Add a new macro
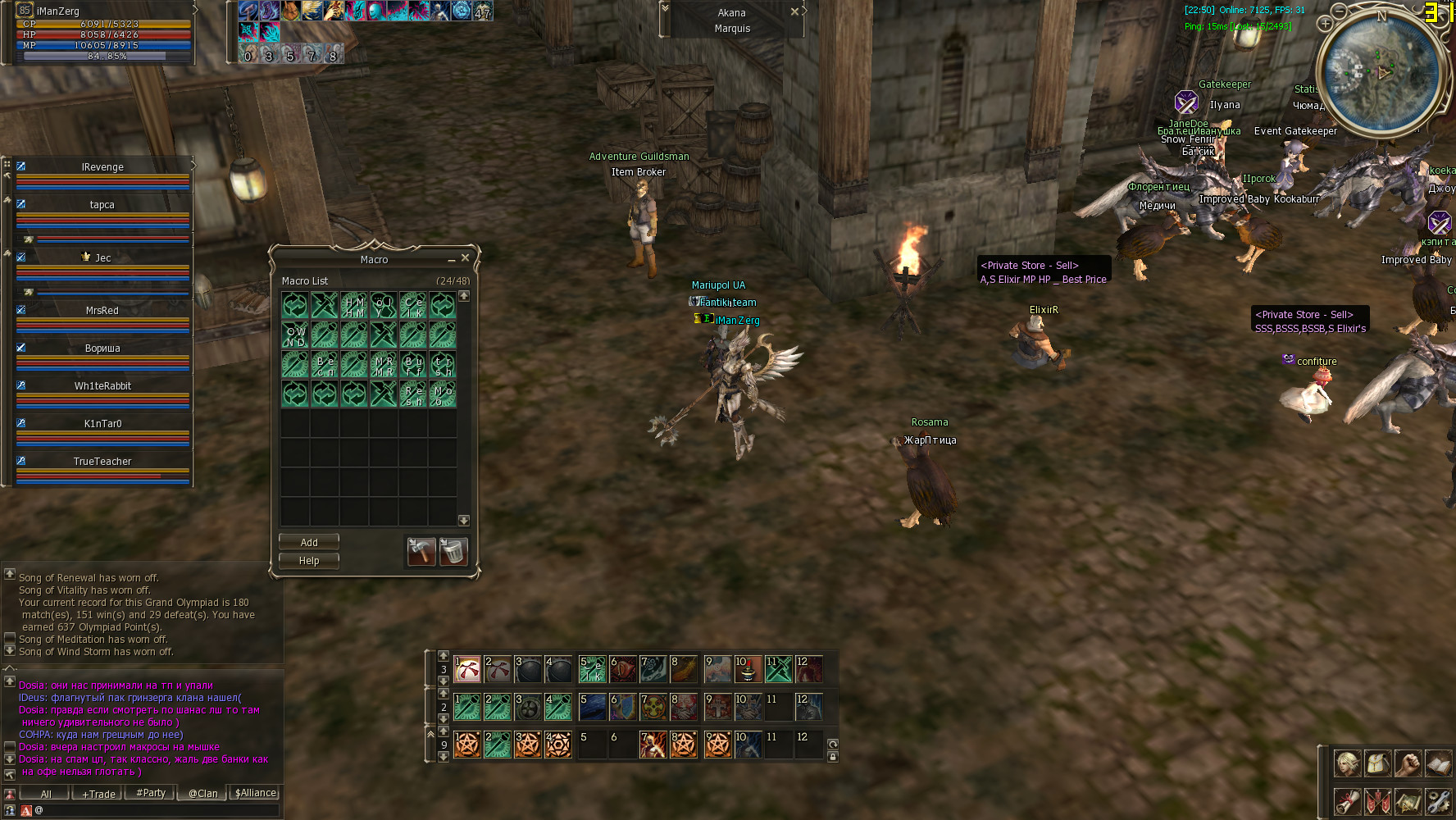Image resolution: width=1456 pixels, height=820 pixels. pyautogui.click(x=308, y=542)
